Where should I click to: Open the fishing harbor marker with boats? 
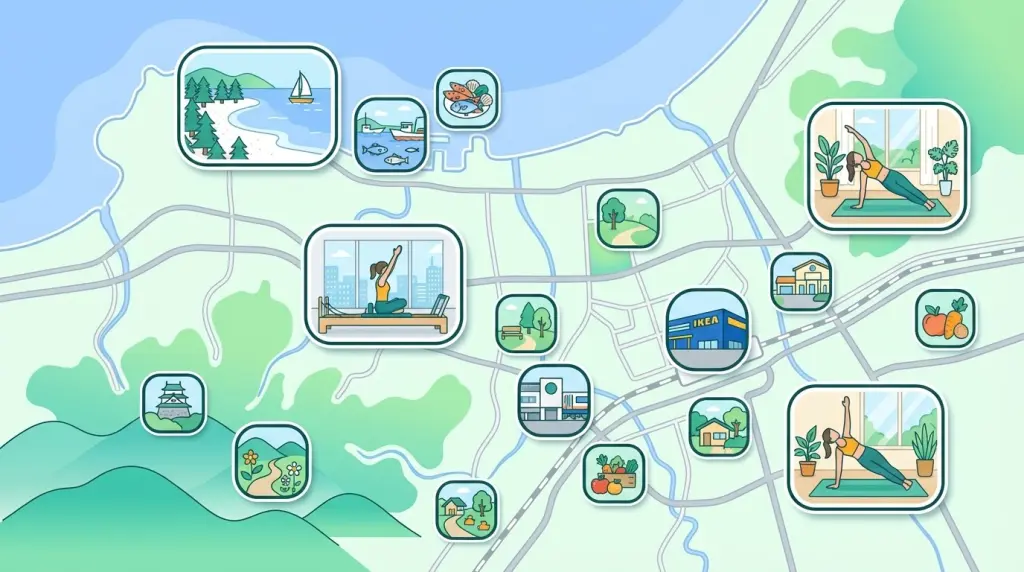(x=391, y=134)
